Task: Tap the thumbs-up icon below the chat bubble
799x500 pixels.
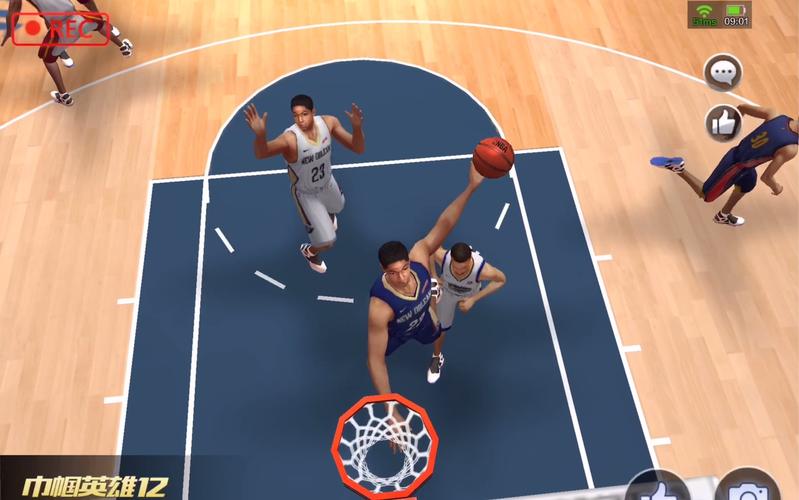Action: [x=723, y=122]
